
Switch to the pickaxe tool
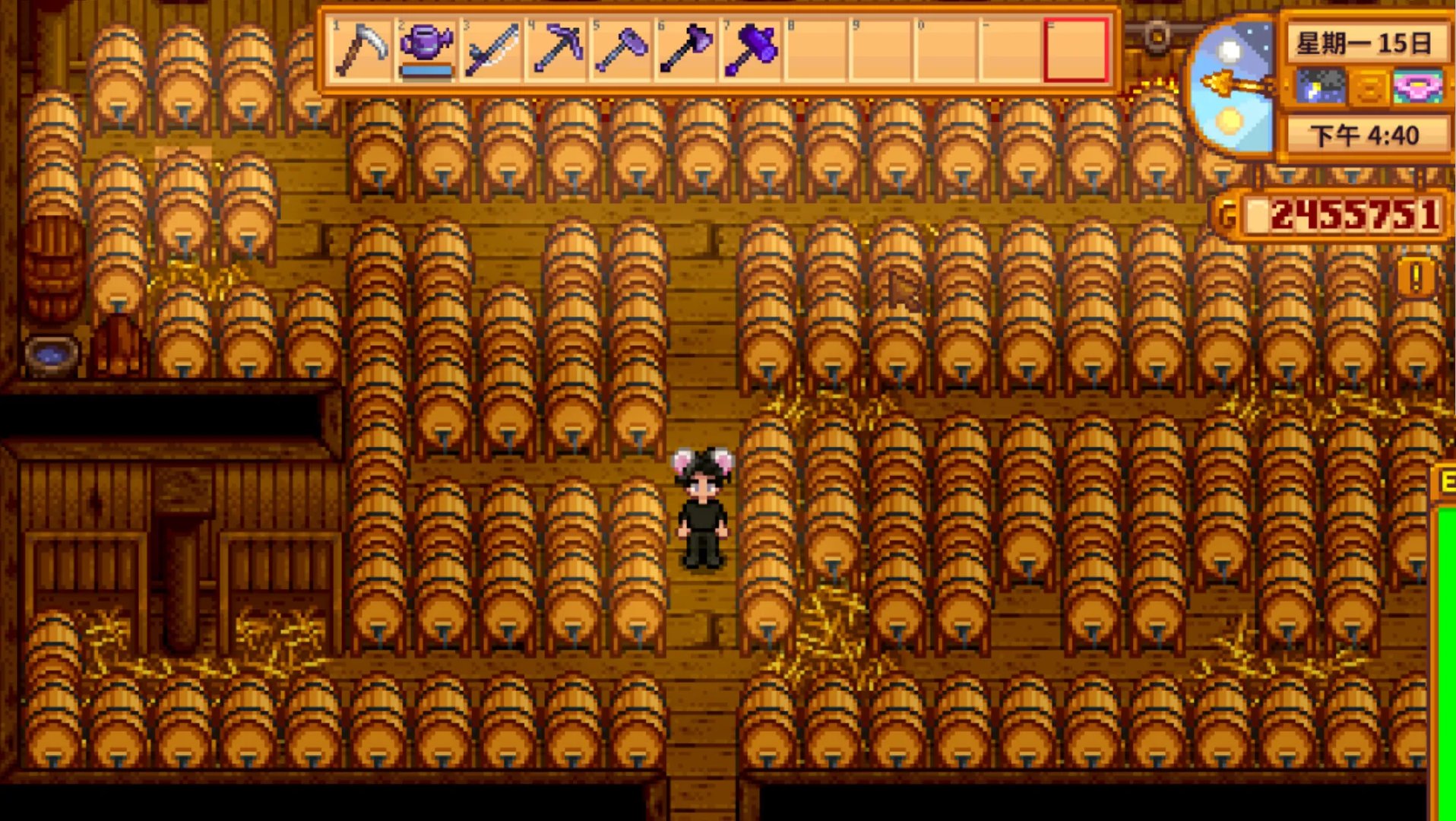click(x=556, y=49)
